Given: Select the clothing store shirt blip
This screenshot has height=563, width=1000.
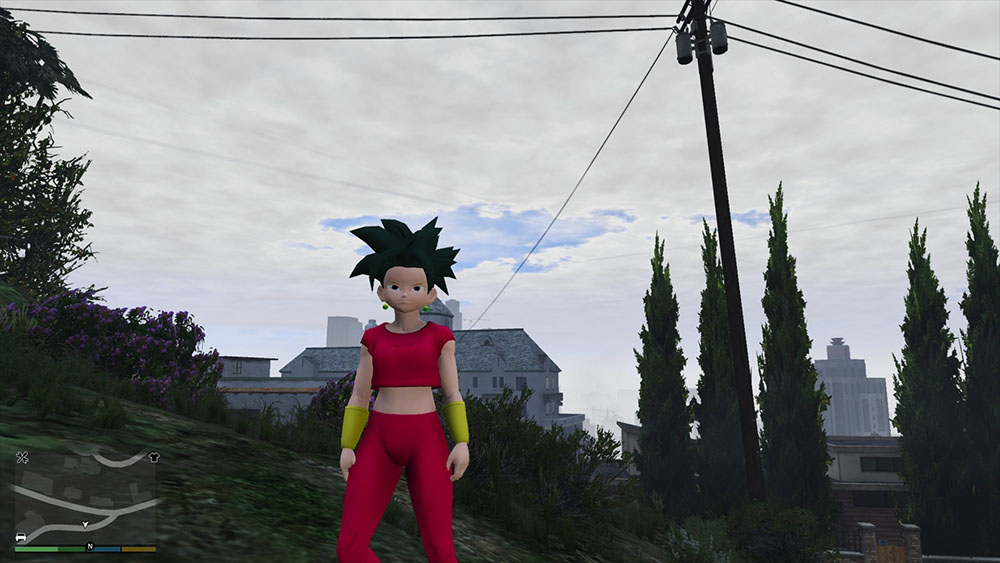Looking at the screenshot, I should (x=153, y=457).
